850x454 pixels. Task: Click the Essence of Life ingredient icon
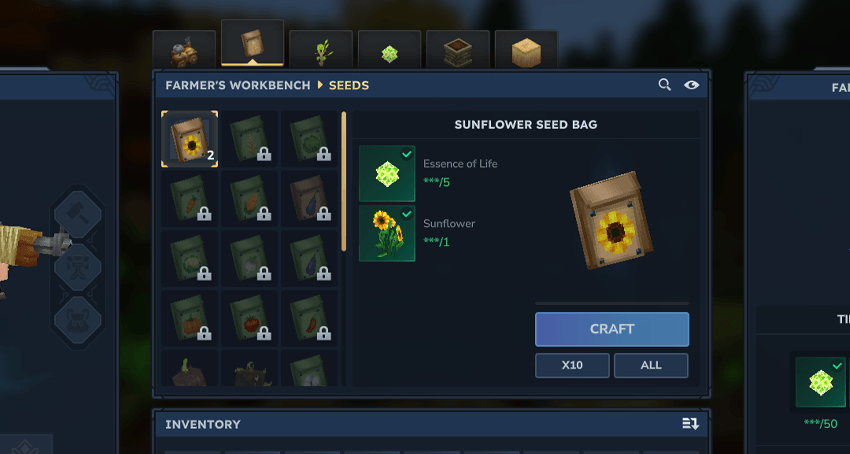click(x=387, y=173)
